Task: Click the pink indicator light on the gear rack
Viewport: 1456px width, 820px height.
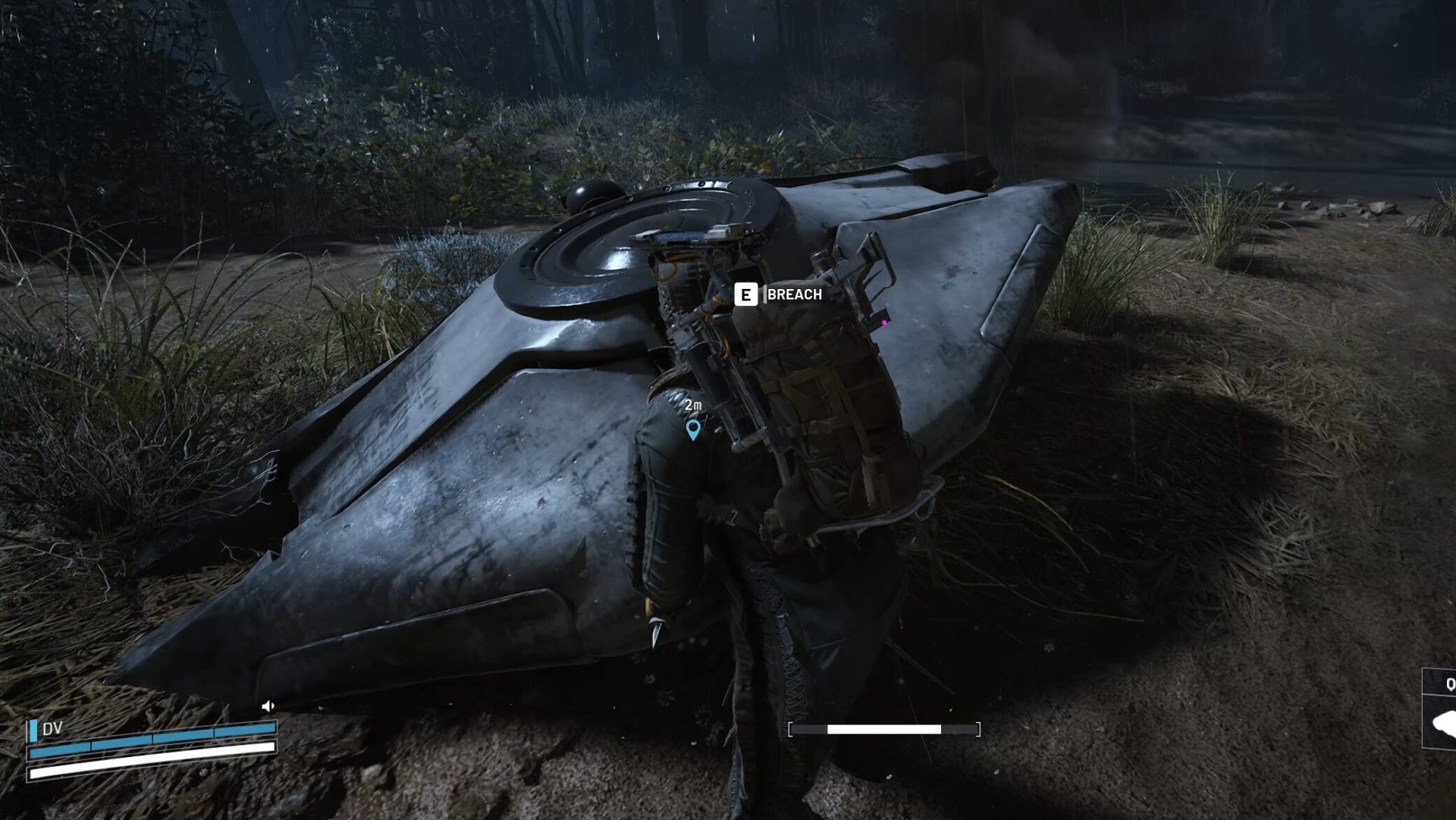Action: click(x=885, y=322)
